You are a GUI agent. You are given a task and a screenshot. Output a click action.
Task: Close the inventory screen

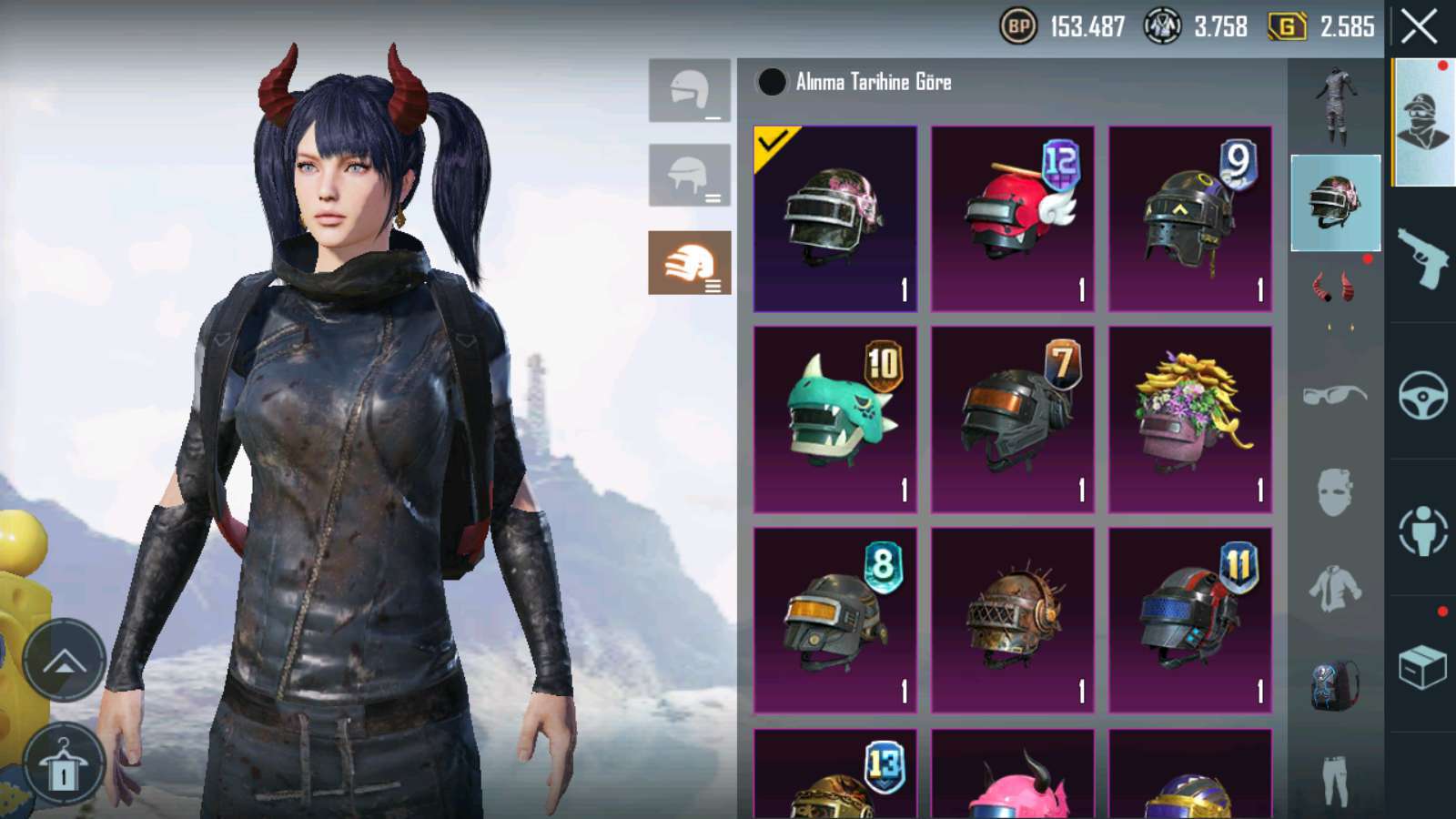[1420, 27]
